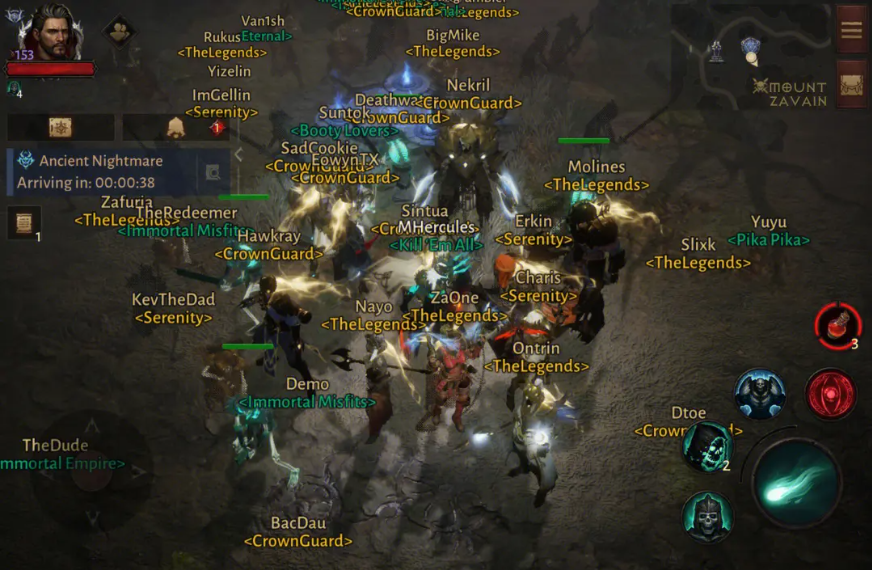
Task: Open the main menu with three lines
Action: pyautogui.click(x=851, y=29)
